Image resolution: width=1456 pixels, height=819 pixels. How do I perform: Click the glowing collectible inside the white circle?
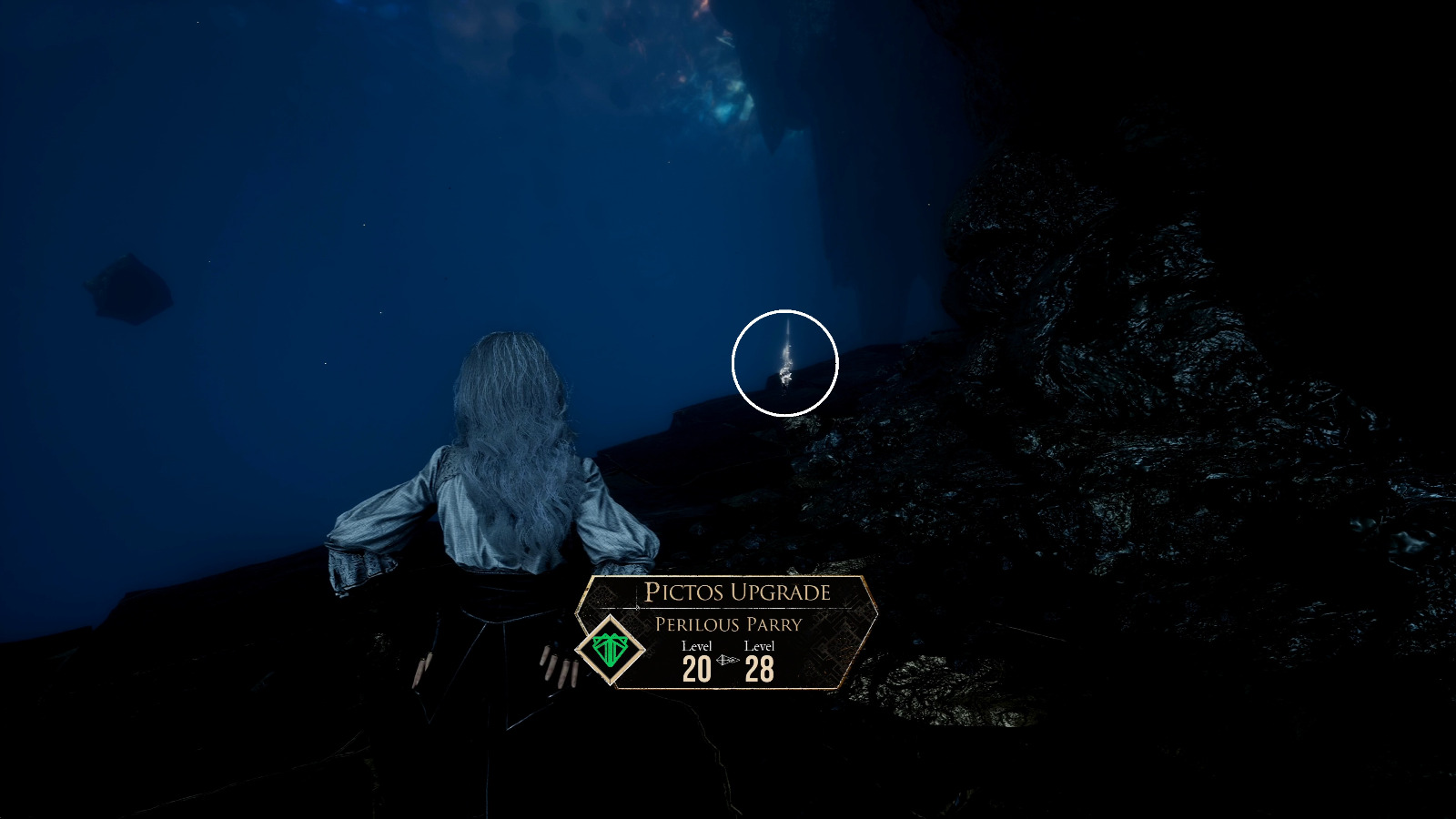tap(784, 375)
